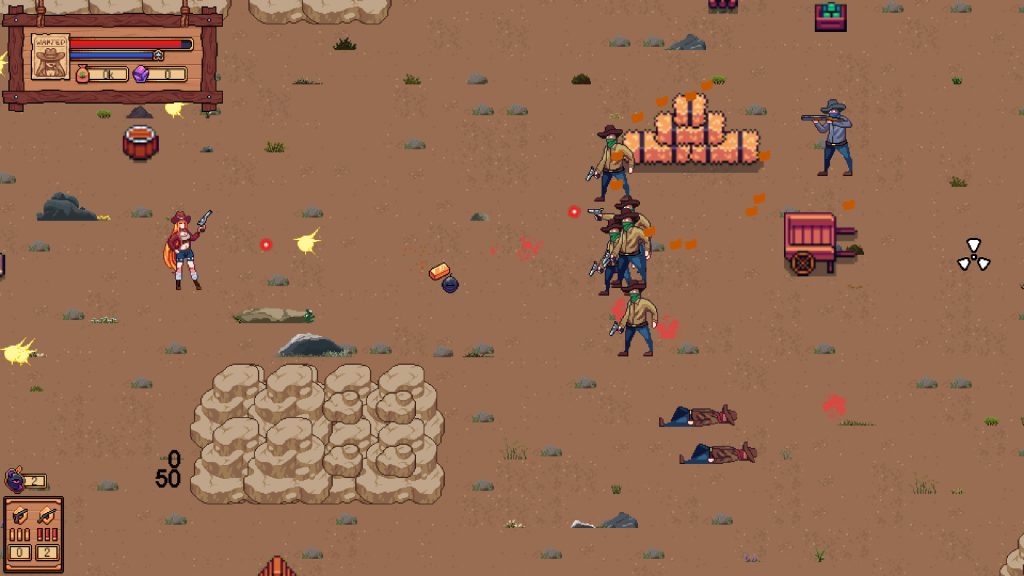Select the pistol weapon icon
This screenshot has width=1024, height=576.
tap(20, 517)
